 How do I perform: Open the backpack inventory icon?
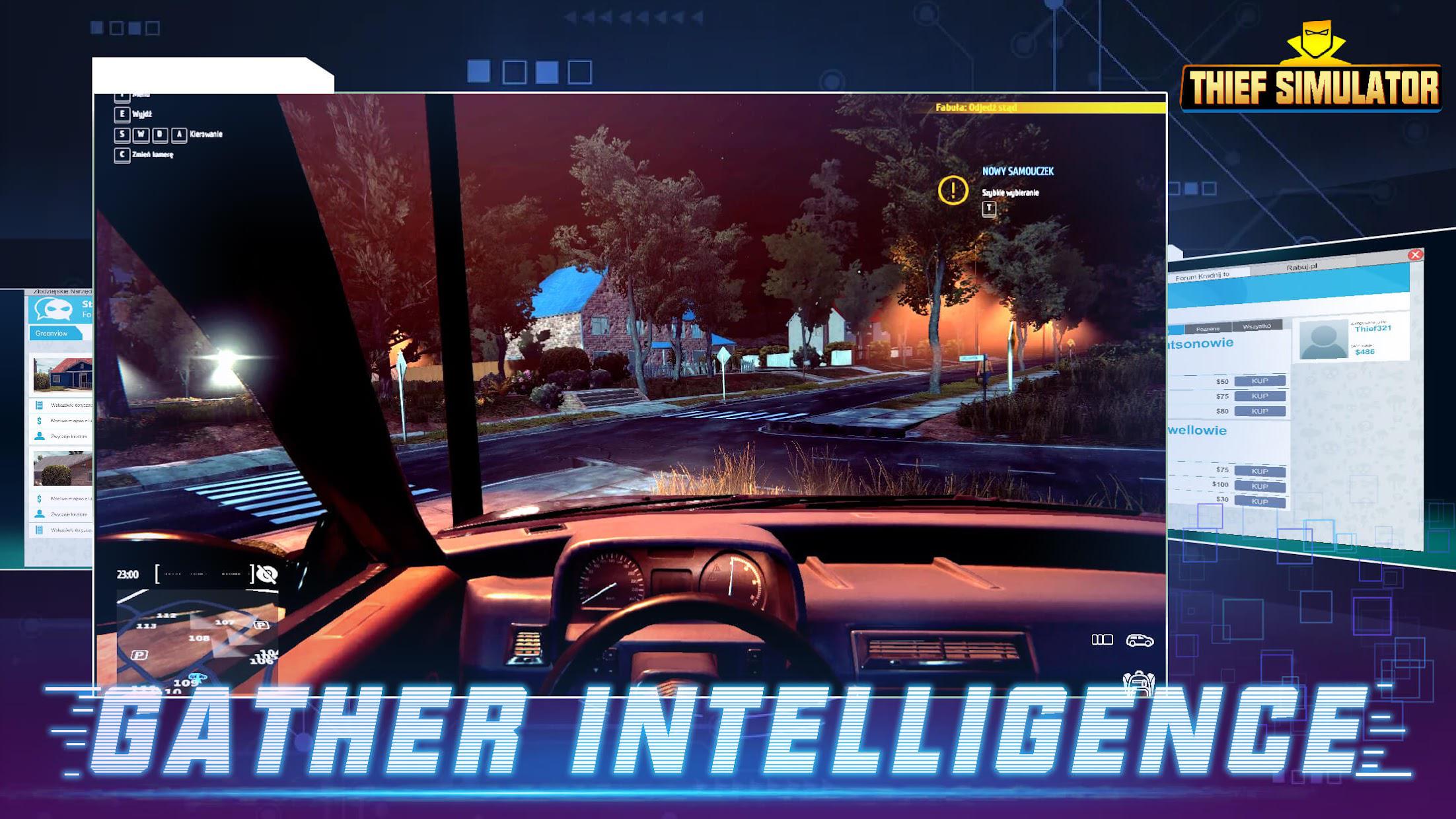(1138, 682)
